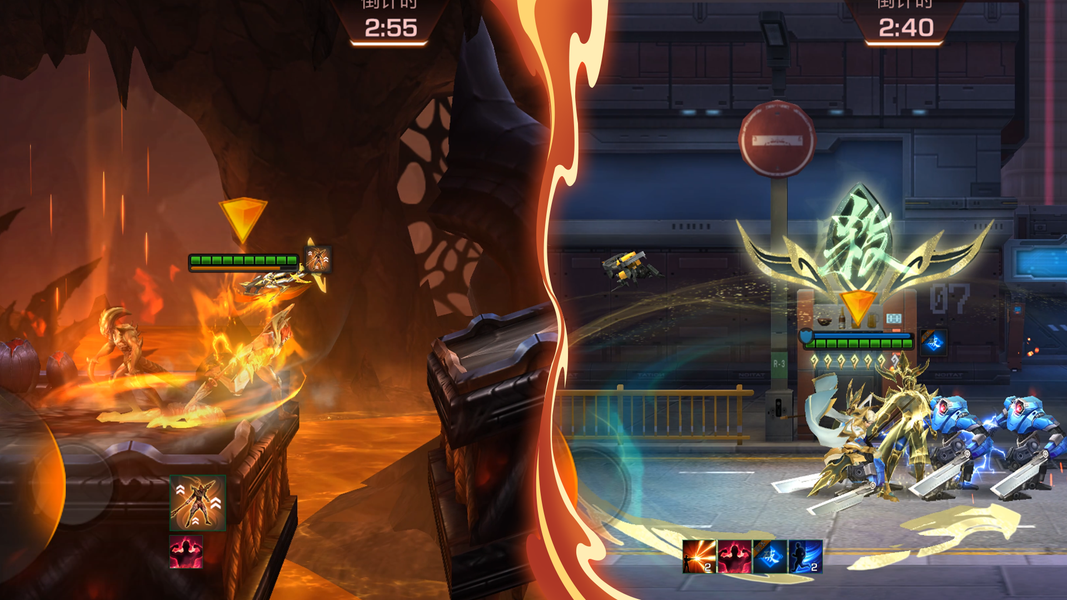Inspect the small warrior buff icon beside the left health bar
Viewport: 1067px width, 600px height.
317,260
